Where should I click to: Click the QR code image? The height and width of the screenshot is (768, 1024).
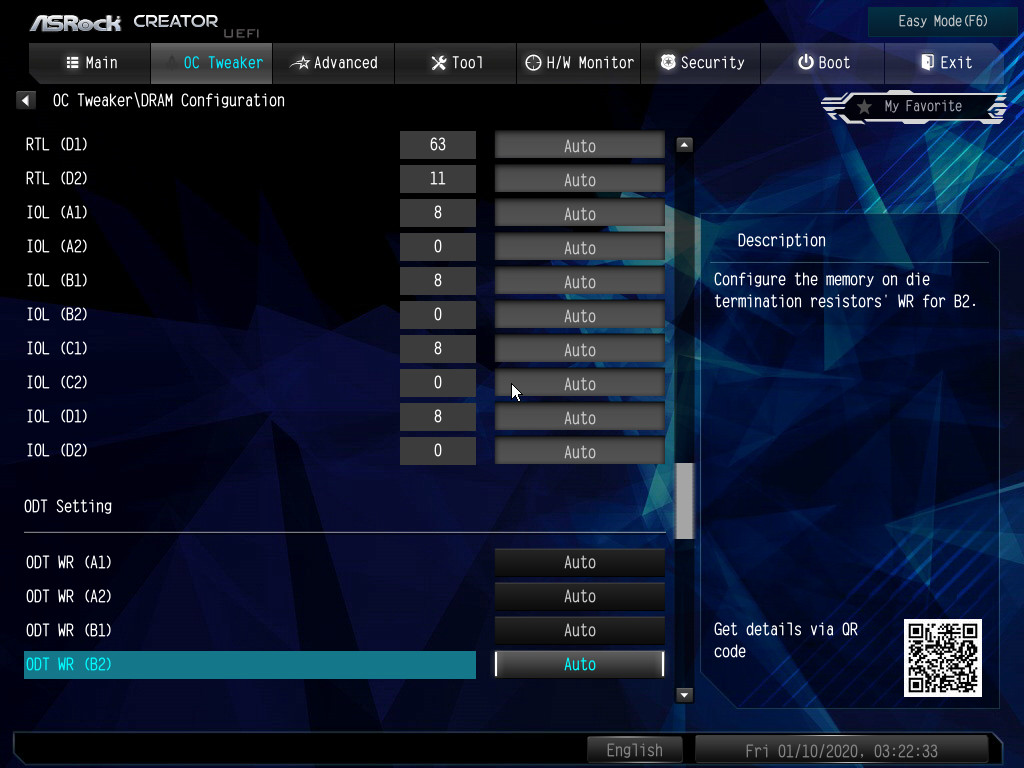[x=942, y=657]
